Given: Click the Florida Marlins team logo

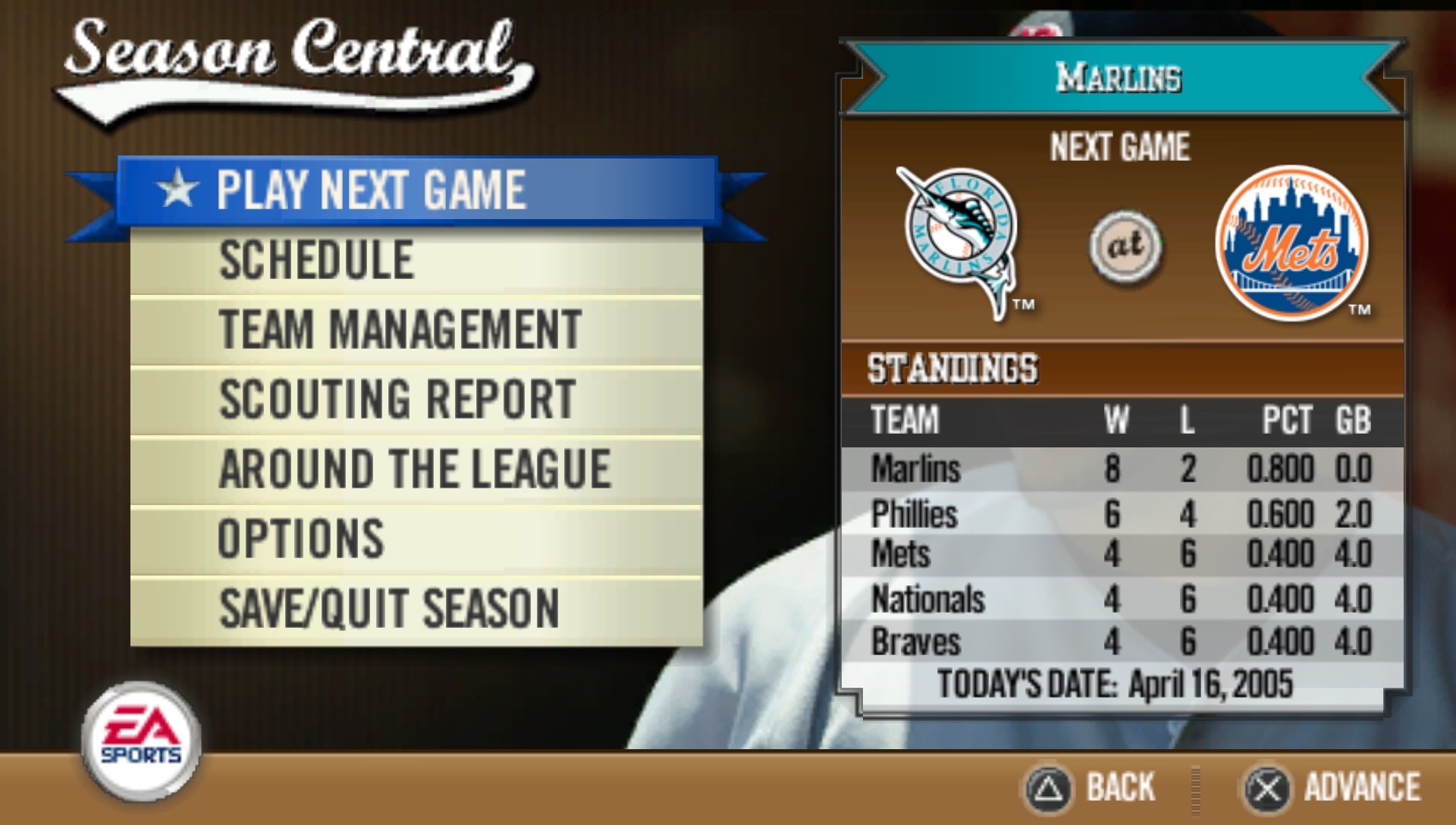Looking at the screenshot, I should tap(959, 243).
